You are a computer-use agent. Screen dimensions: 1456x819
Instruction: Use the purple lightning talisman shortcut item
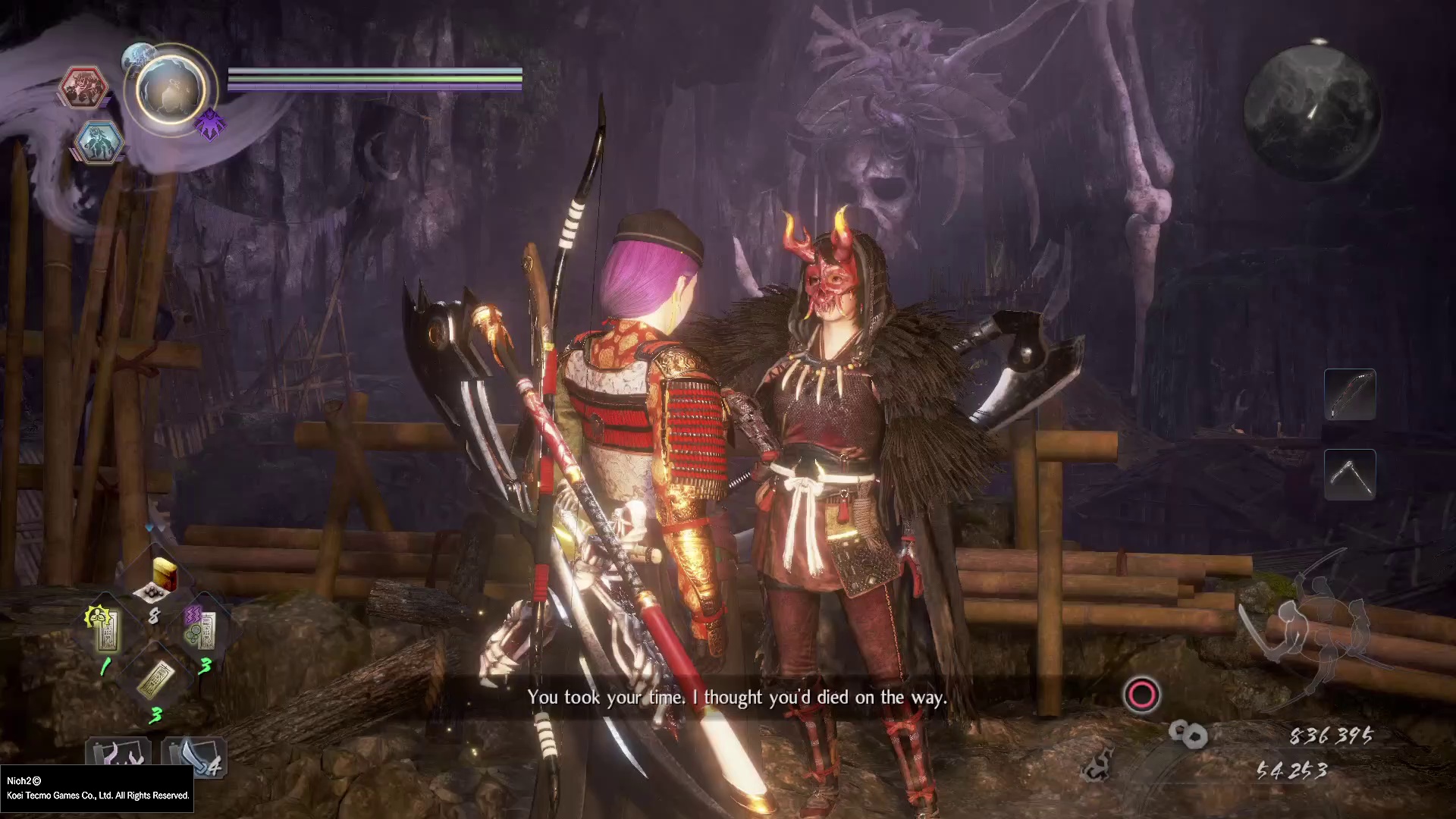tap(202, 629)
